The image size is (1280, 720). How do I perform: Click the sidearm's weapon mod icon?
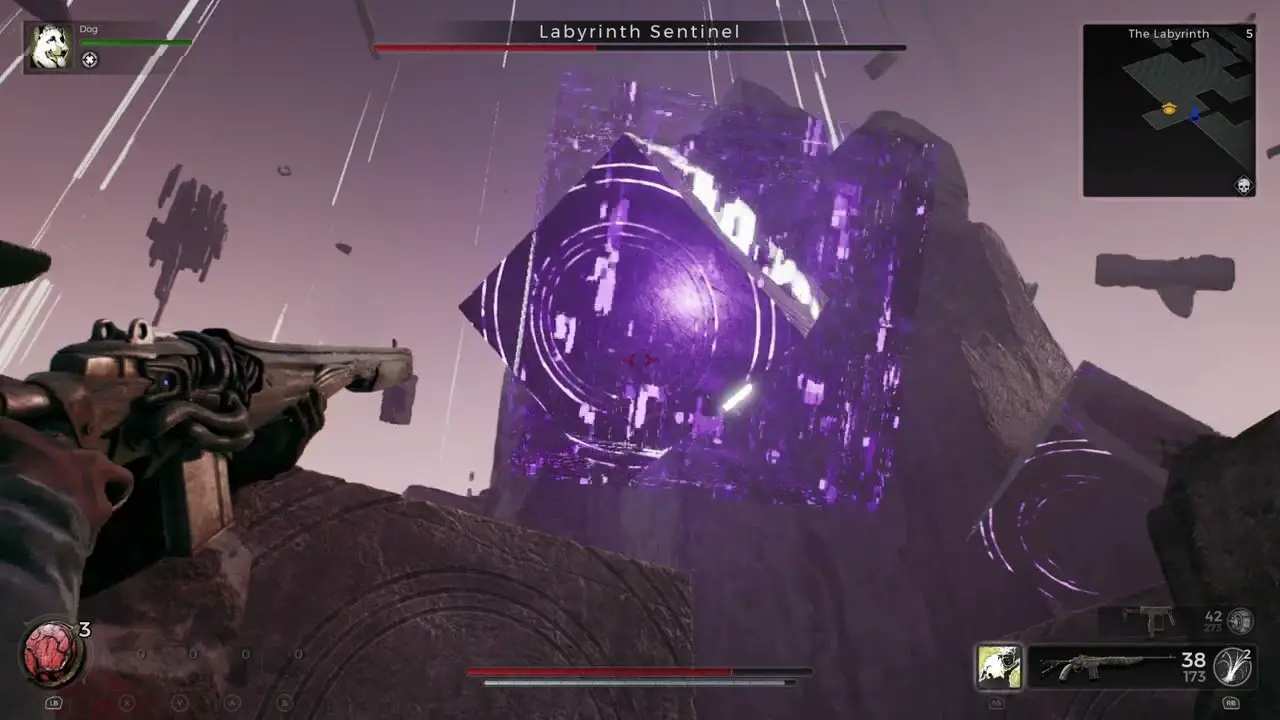(1241, 621)
